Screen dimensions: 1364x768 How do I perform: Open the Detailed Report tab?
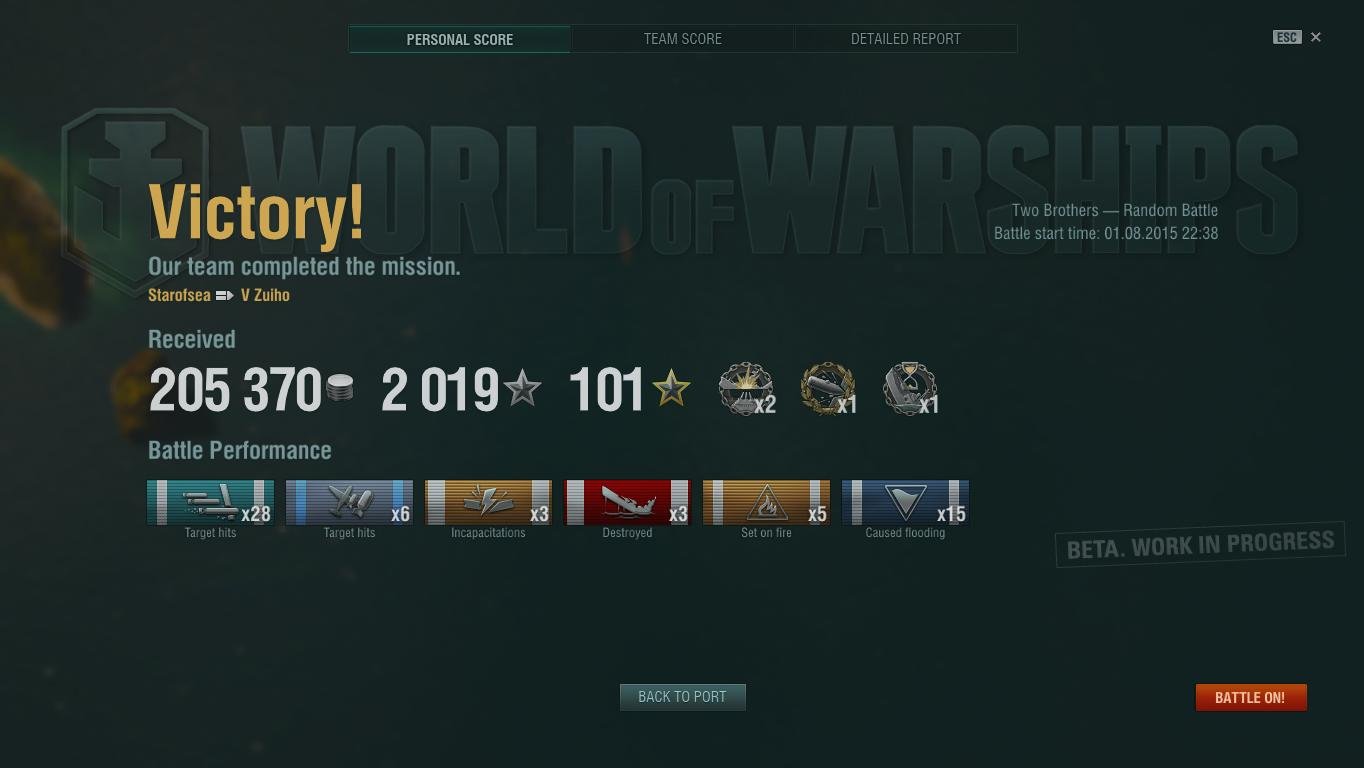coord(905,39)
